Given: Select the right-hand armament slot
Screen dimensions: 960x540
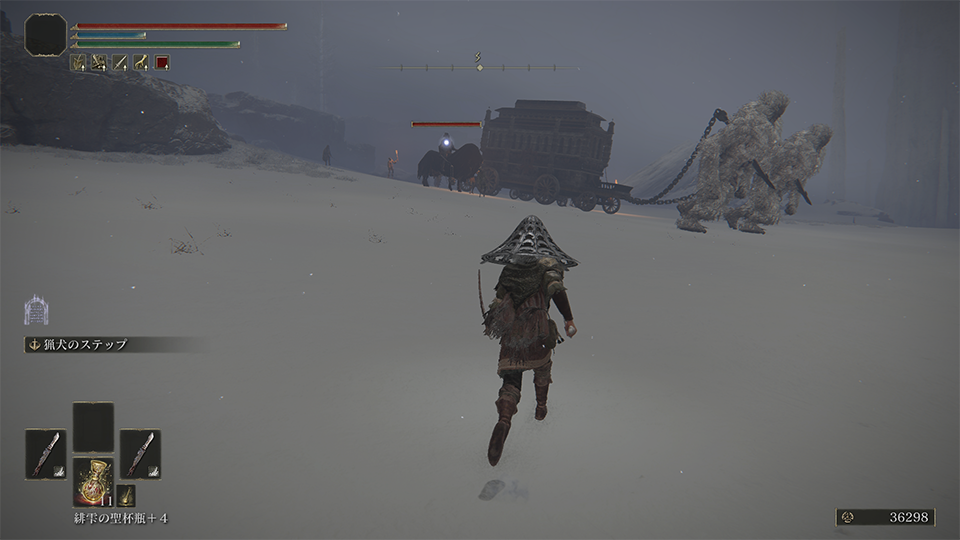Looking at the screenshot, I should point(140,453).
